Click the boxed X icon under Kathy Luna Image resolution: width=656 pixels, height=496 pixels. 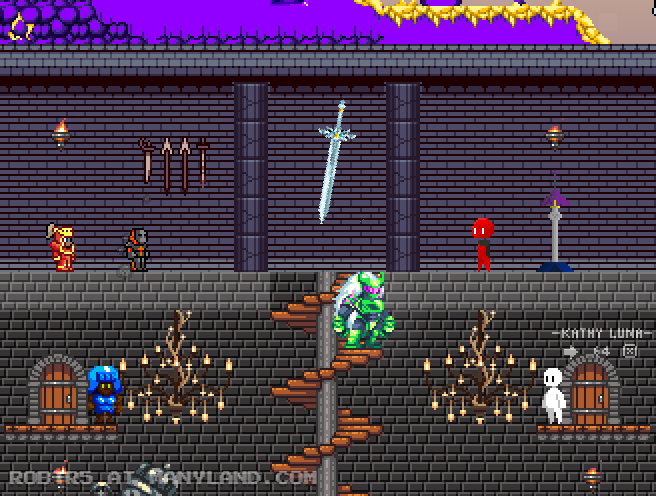click(630, 351)
